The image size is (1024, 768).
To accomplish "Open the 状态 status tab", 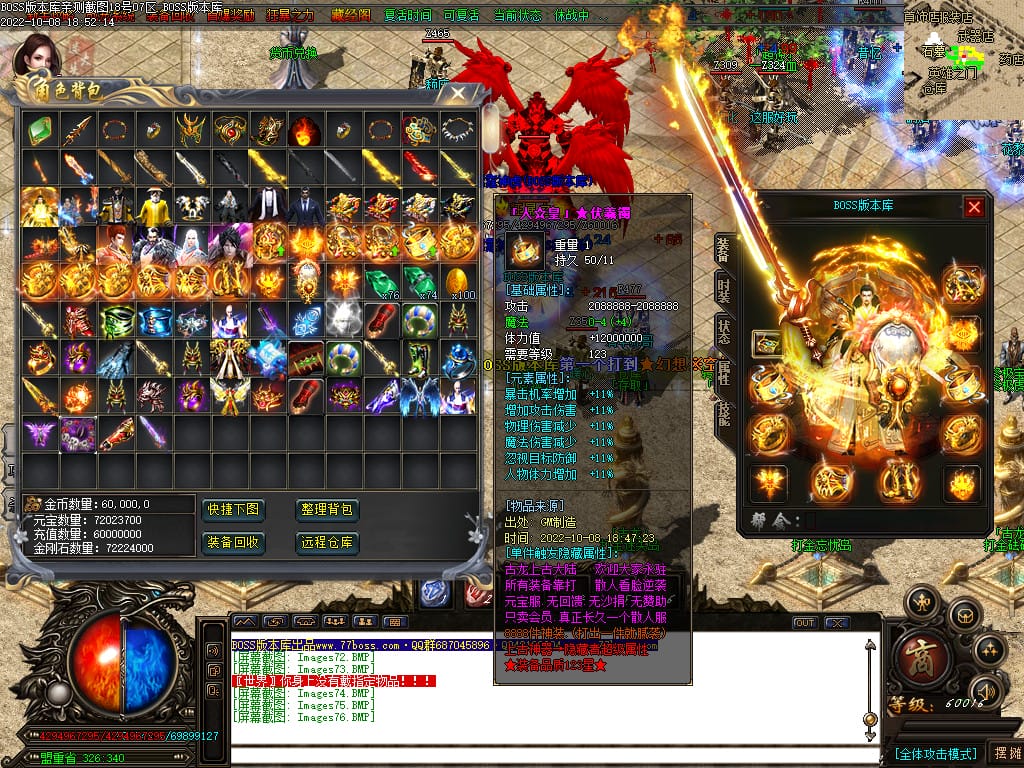I will click(x=724, y=331).
